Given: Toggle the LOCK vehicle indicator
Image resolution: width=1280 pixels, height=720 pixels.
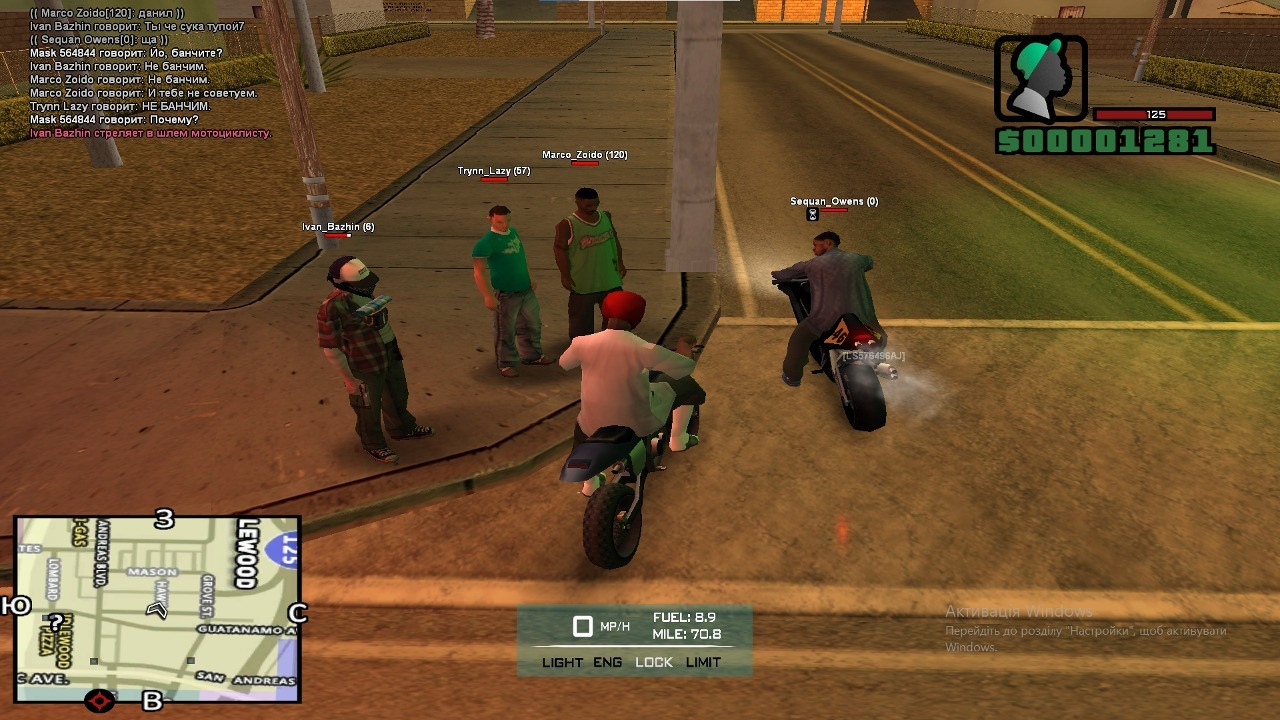Looking at the screenshot, I should 654,662.
